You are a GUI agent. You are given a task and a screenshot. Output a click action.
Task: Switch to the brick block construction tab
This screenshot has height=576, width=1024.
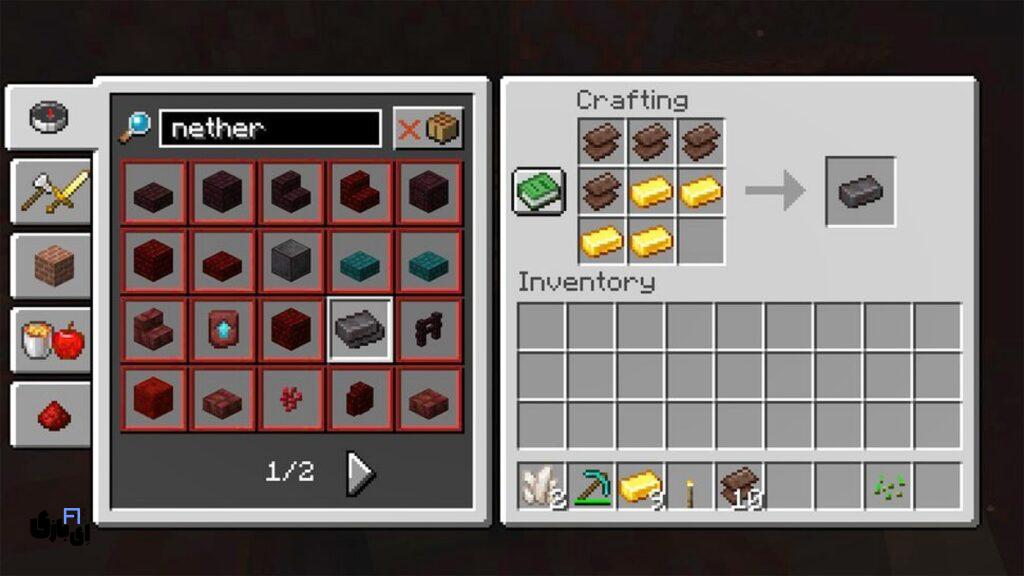[52, 266]
